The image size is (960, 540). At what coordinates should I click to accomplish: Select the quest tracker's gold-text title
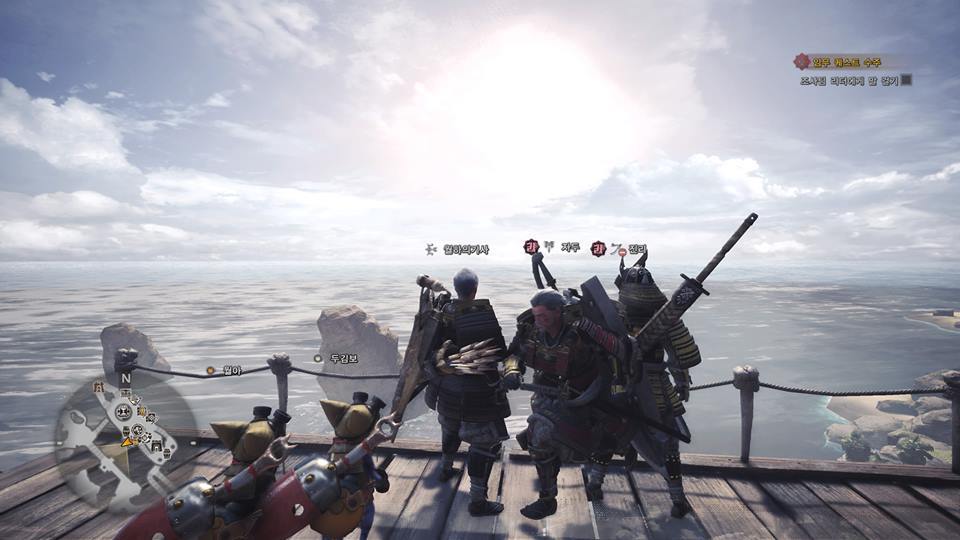[850, 61]
